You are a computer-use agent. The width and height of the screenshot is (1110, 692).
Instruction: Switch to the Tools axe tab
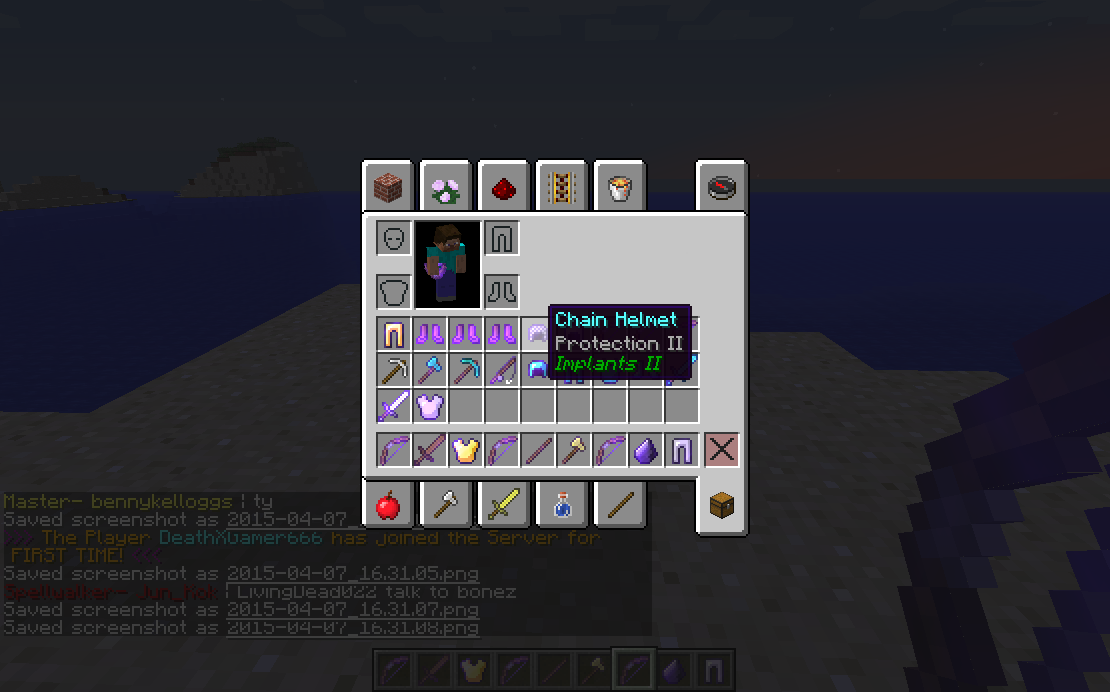(445, 506)
